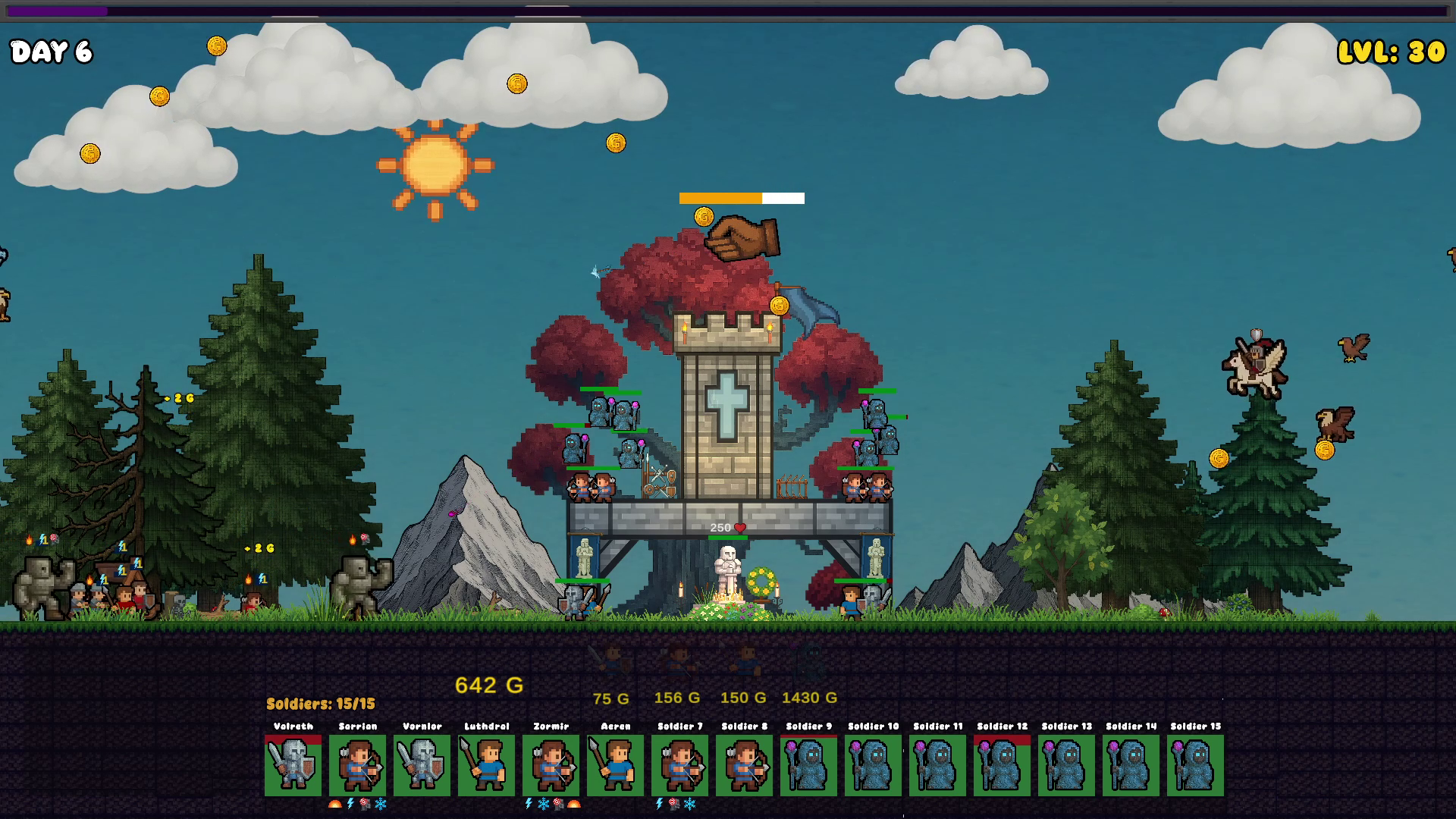Screen dimensions: 1456x819
Task: Pick the Luthdral spearman card
Action: pyautogui.click(x=487, y=764)
